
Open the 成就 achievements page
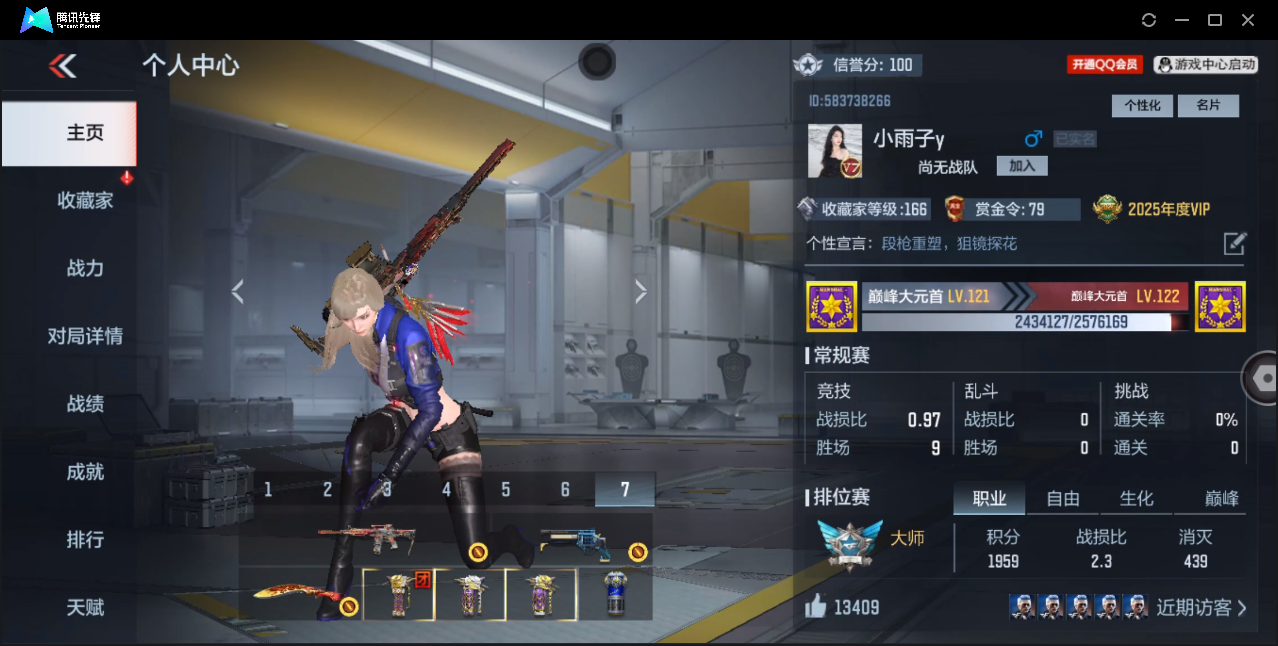[x=85, y=472]
